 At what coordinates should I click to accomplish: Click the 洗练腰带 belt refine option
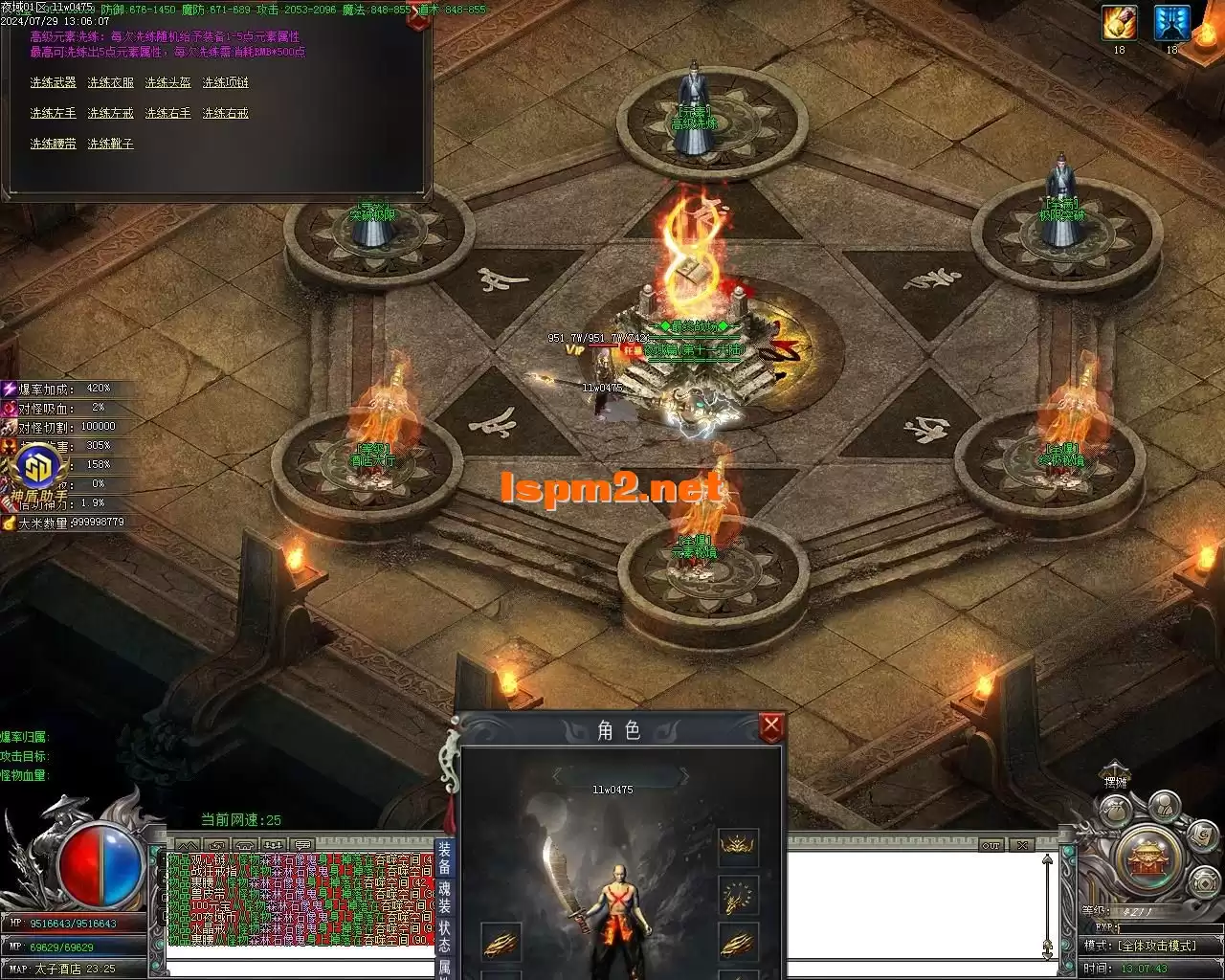tap(53, 145)
